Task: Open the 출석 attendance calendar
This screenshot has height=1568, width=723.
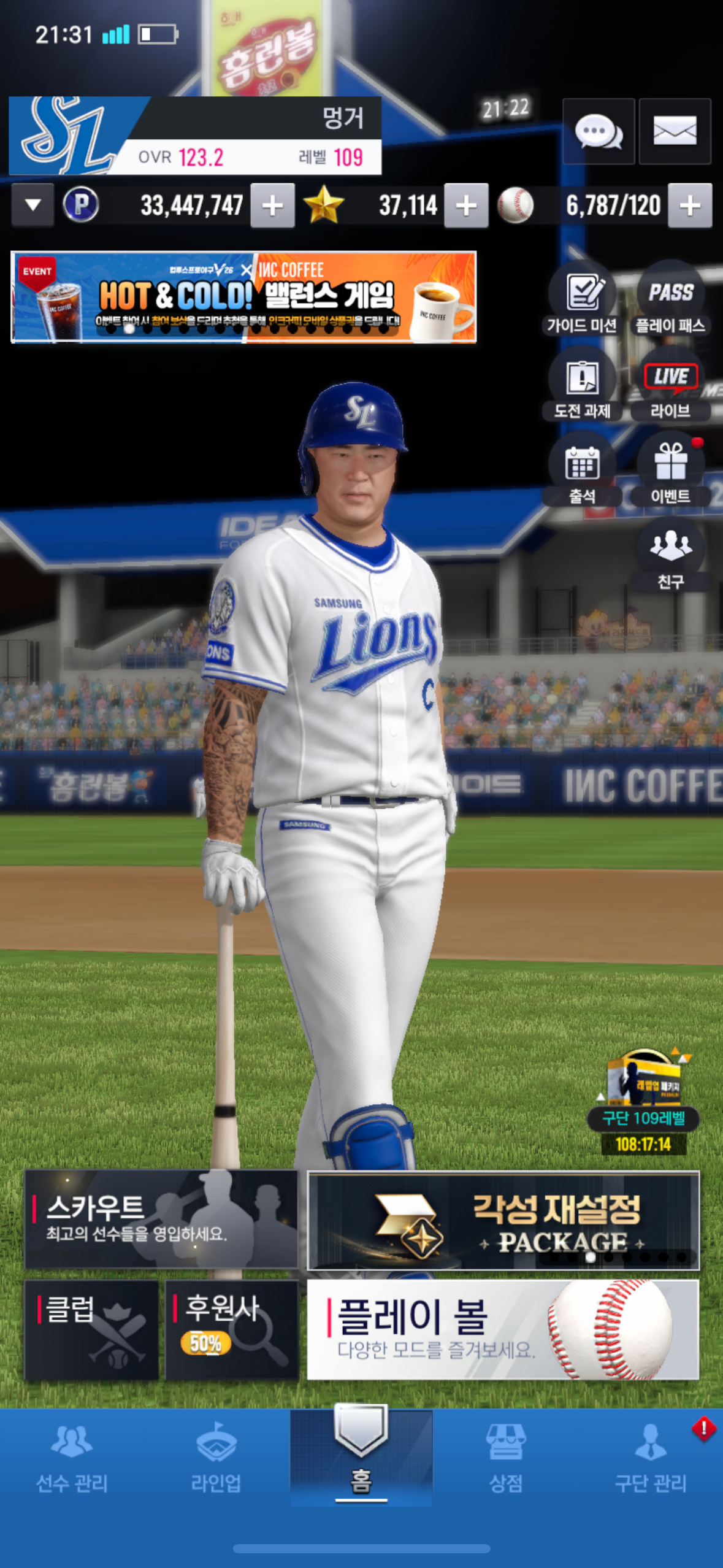Action: tap(582, 471)
